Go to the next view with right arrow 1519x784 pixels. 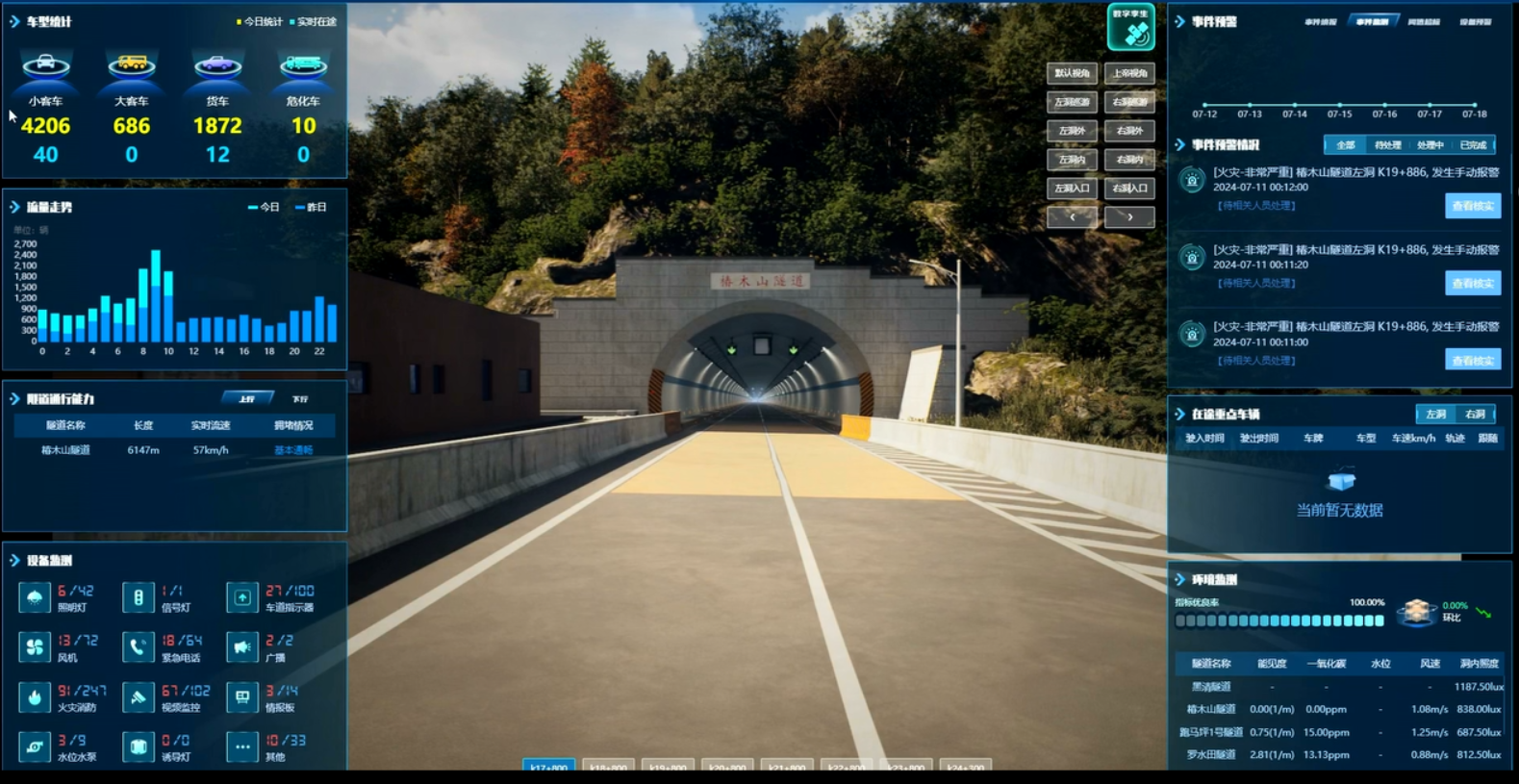[x=1129, y=217]
